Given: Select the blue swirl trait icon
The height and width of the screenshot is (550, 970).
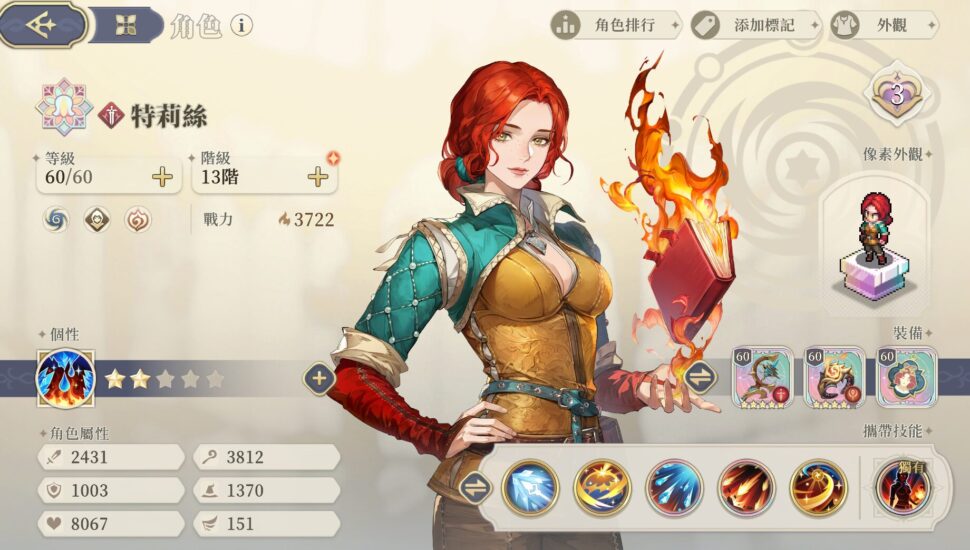Looking at the screenshot, I should [56, 219].
